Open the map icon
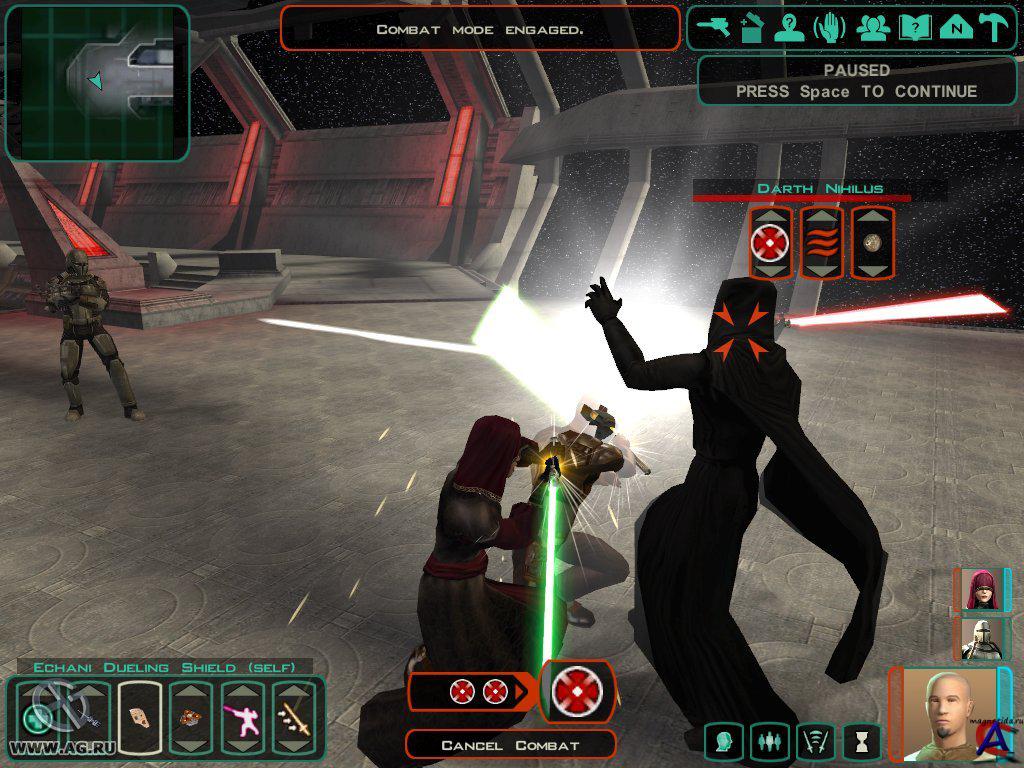The image size is (1024, 768). tap(956, 28)
